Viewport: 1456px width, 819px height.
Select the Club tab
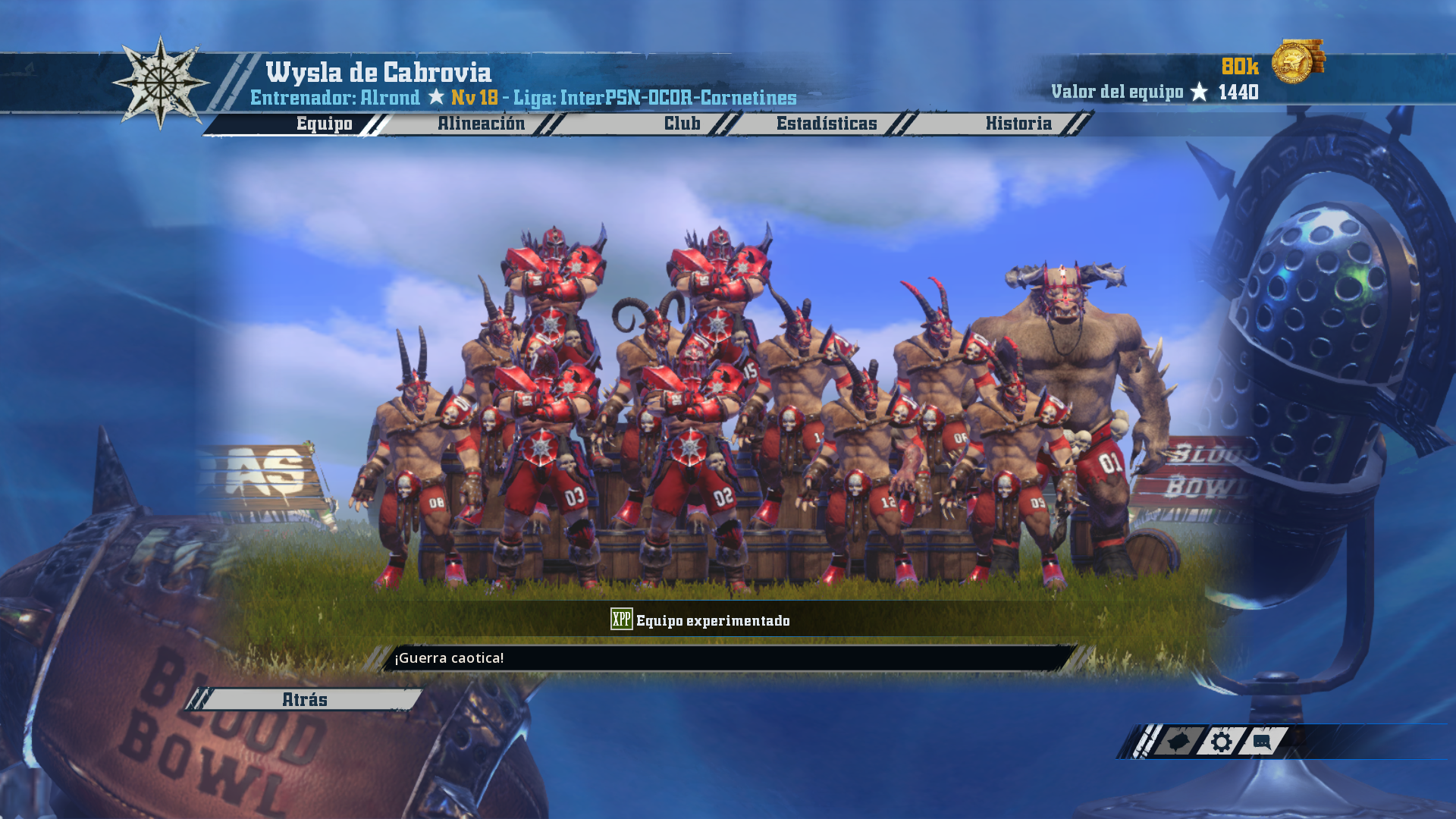(682, 124)
